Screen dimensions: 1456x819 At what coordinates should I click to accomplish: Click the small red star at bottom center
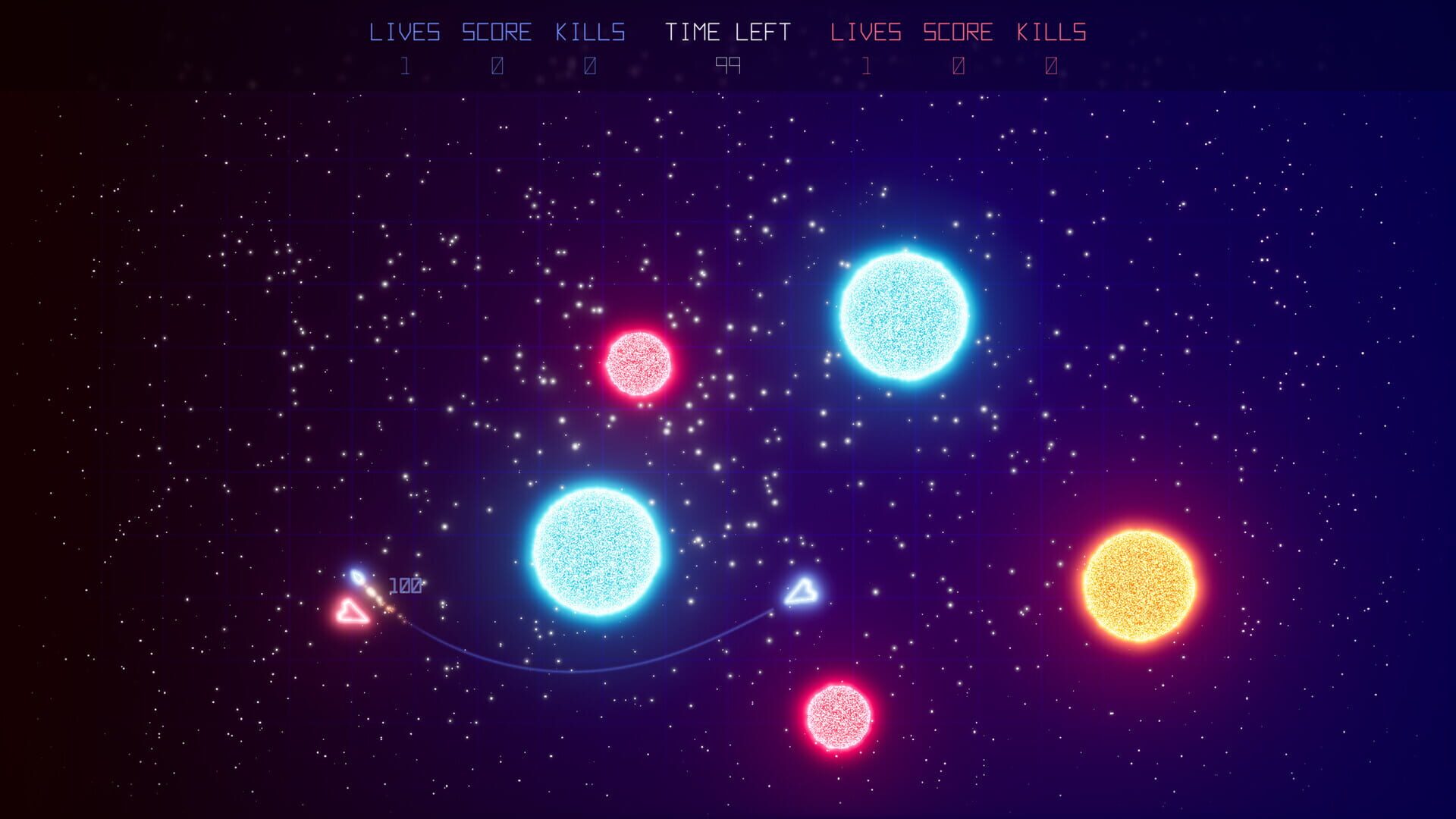click(840, 717)
